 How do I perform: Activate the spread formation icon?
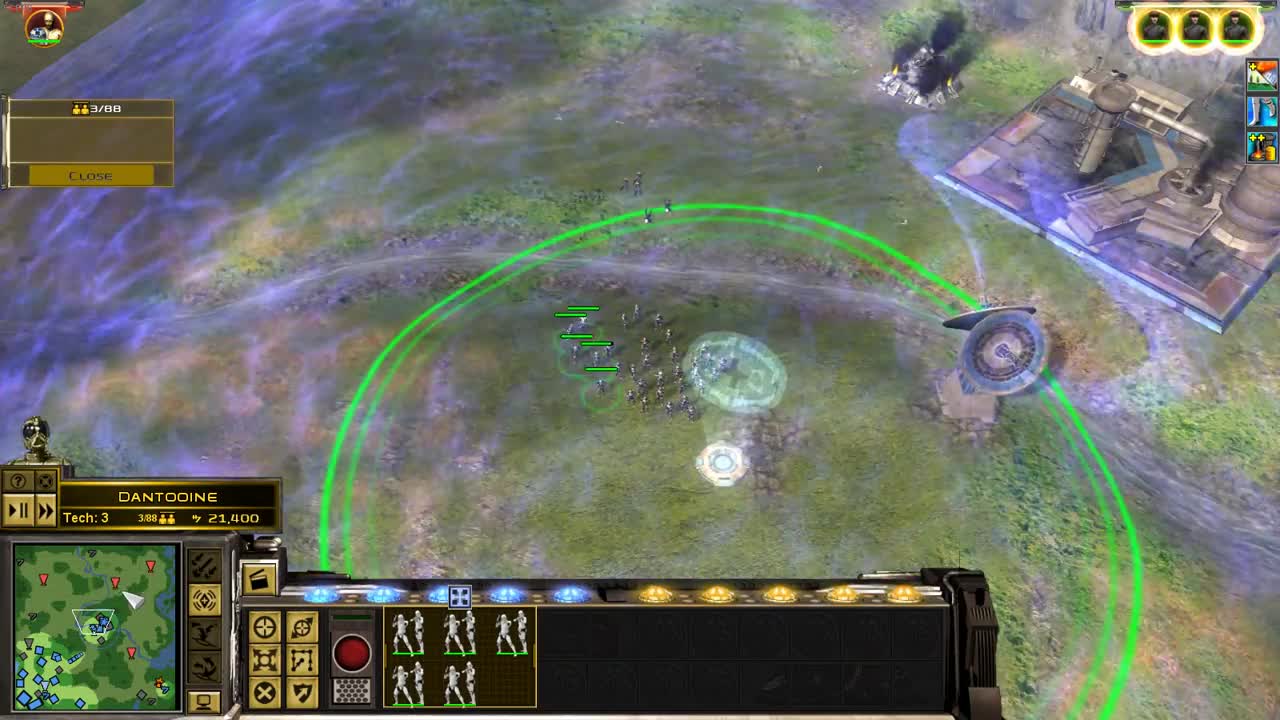coord(264,659)
